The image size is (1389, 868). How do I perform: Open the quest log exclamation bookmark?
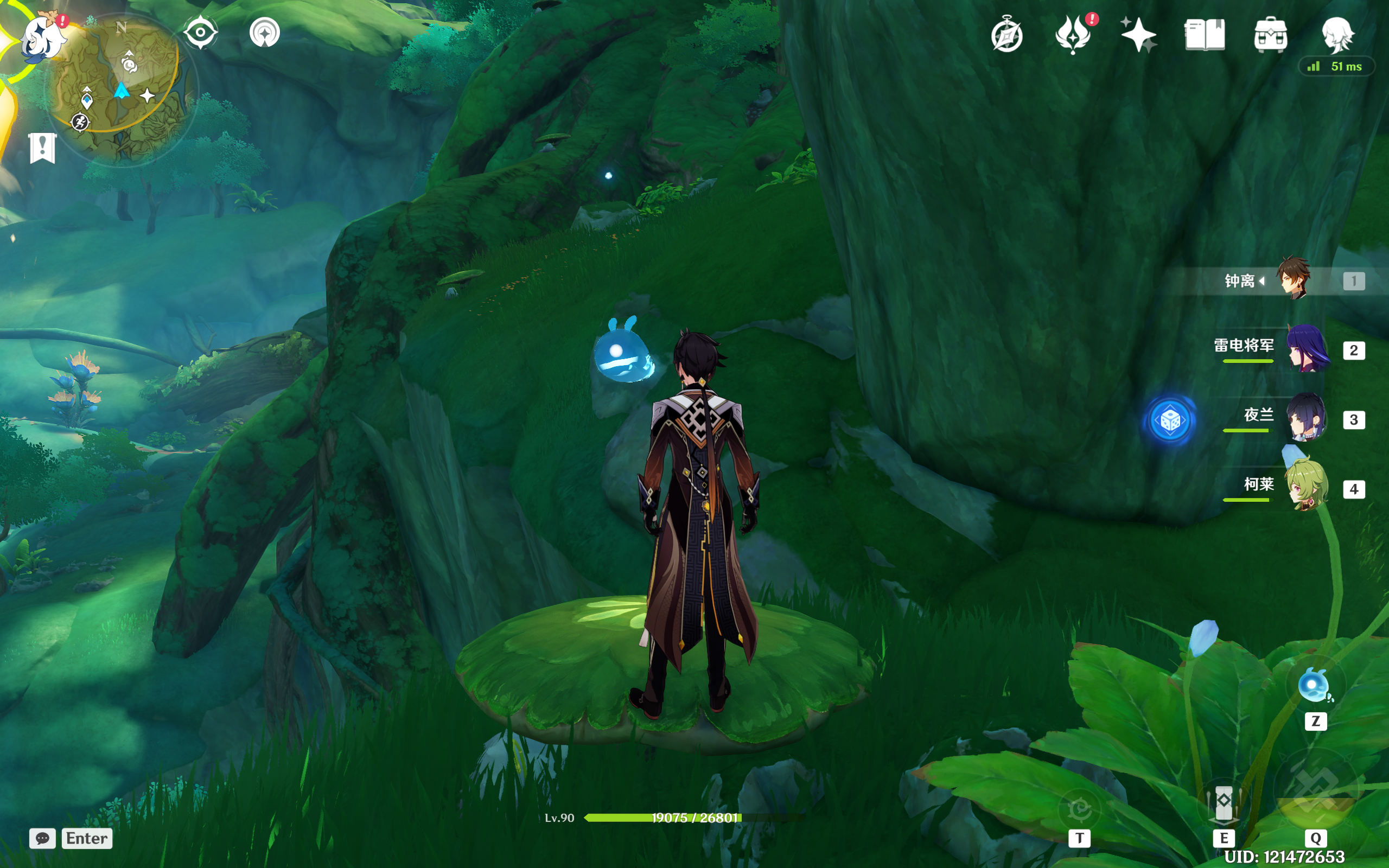coord(42,148)
